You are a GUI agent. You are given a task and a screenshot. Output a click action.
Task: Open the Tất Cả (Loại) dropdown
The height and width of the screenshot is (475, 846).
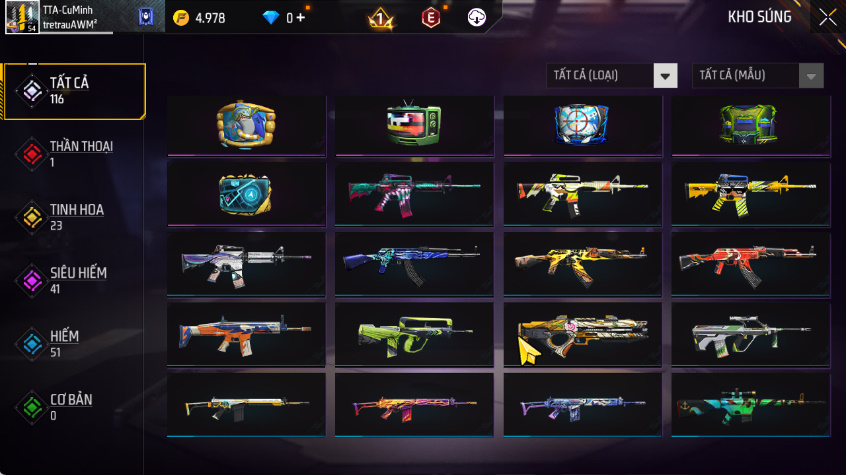pyautogui.click(x=612, y=76)
